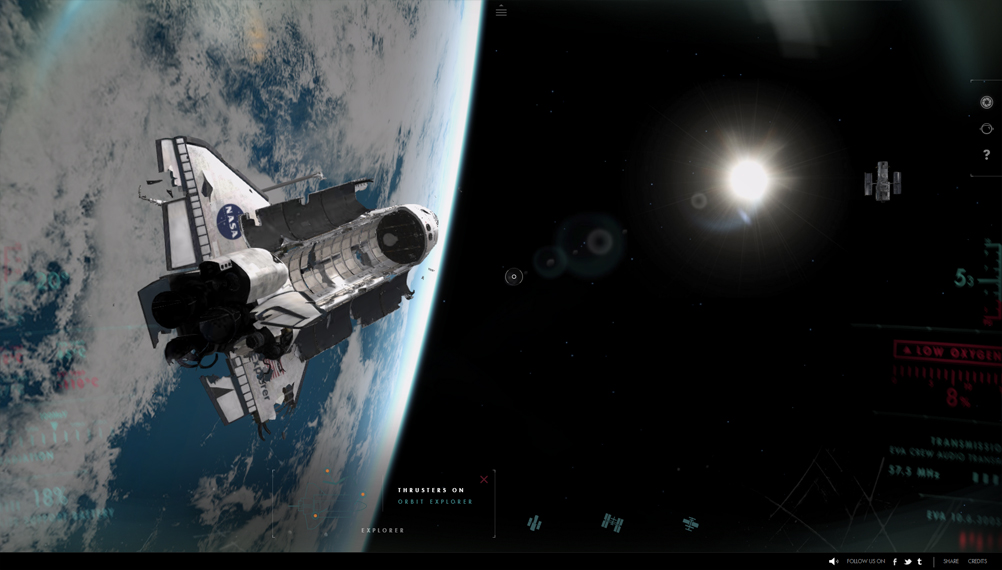Visit the Facebook page link

point(895,561)
